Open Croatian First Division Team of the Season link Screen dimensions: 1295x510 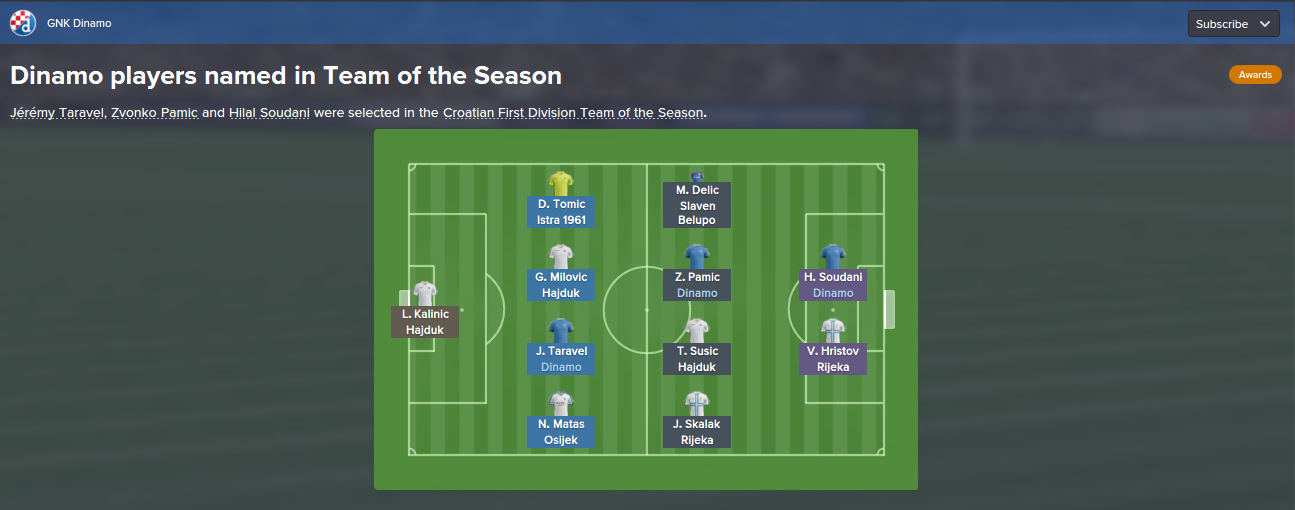click(573, 113)
